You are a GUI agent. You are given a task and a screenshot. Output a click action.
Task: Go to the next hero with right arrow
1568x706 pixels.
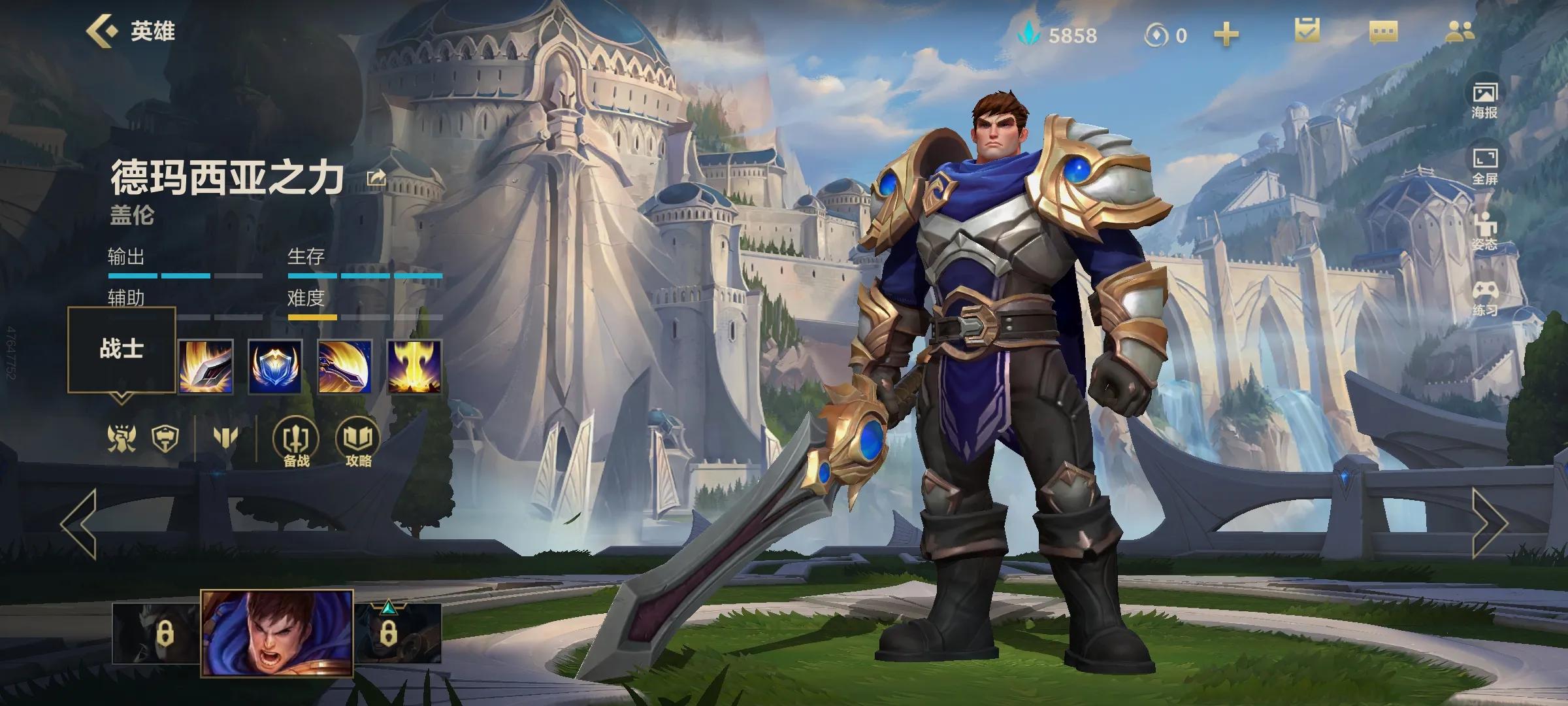point(1490,523)
